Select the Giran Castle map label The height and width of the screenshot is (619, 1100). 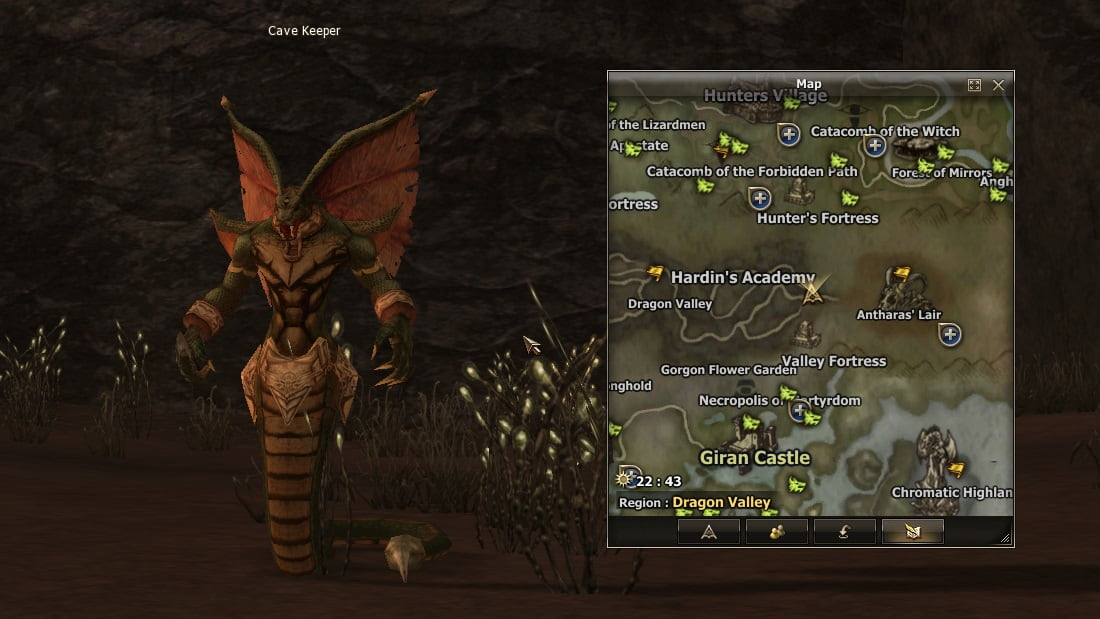(754, 458)
